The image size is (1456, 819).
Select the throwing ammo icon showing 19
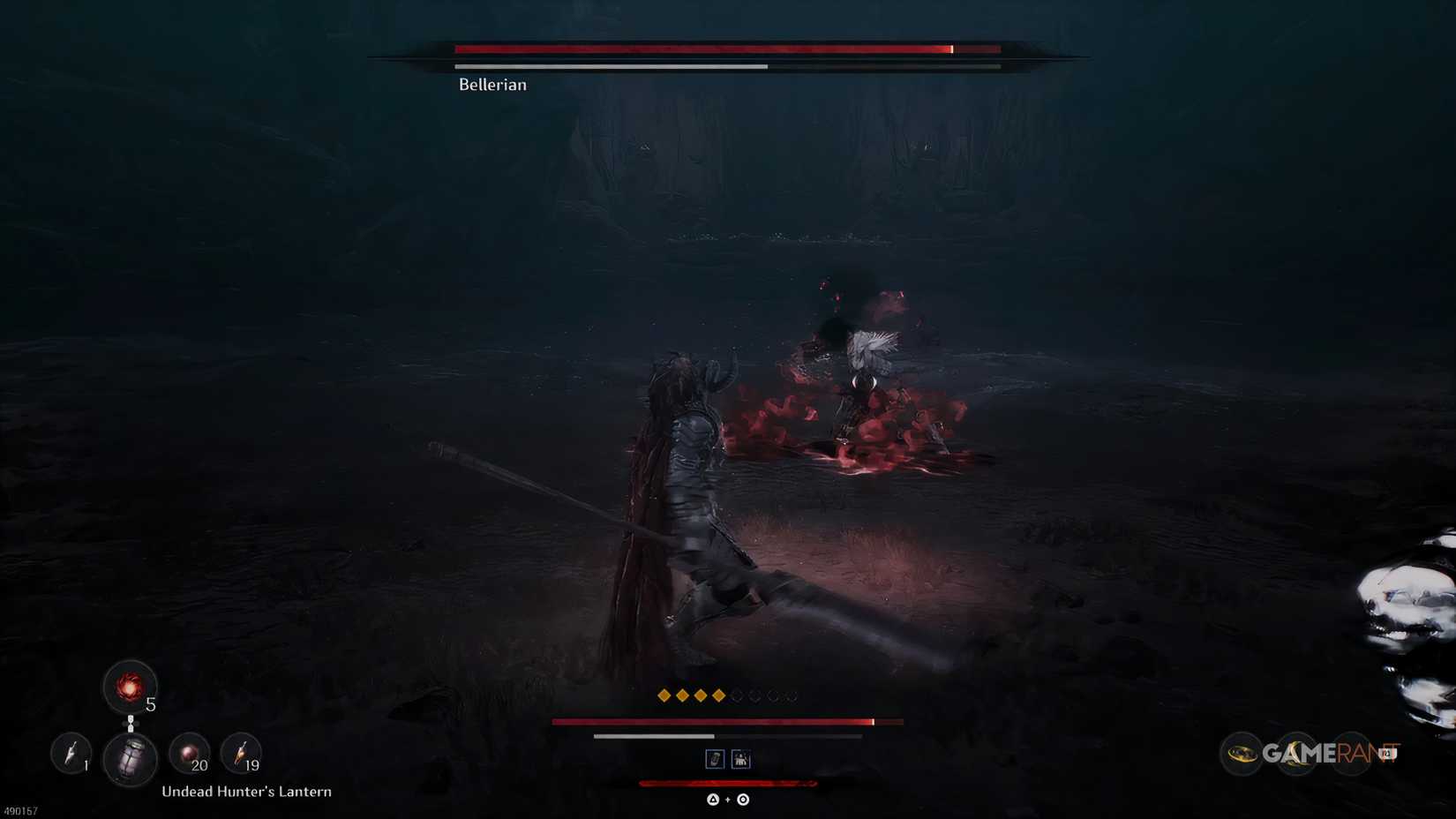243,752
